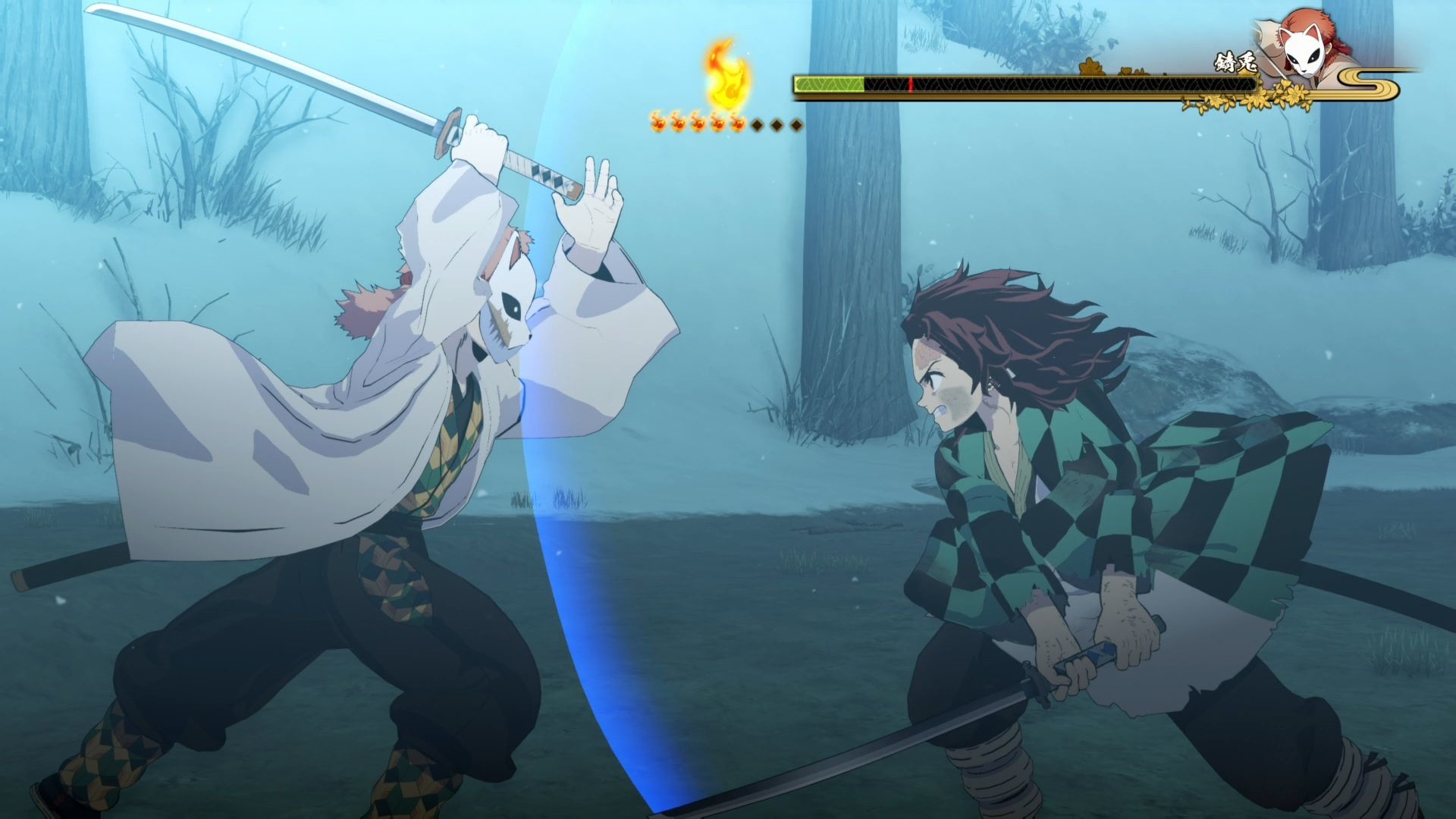Toggle the middle diamond marker
The image size is (1456, 819).
[776, 123]
